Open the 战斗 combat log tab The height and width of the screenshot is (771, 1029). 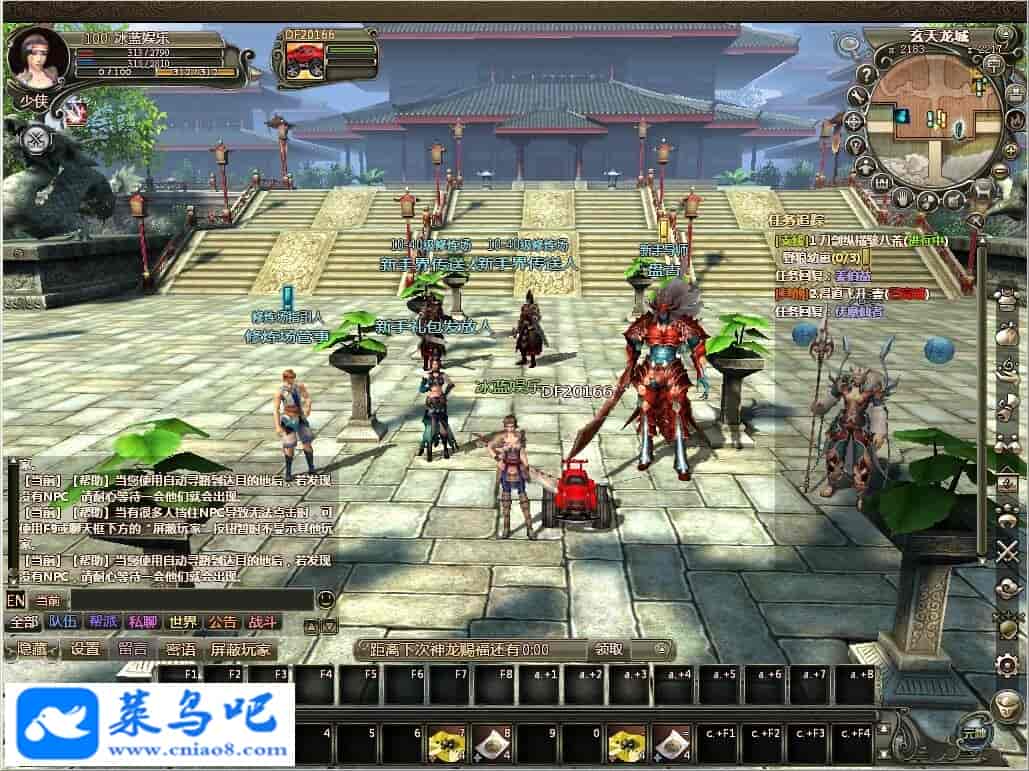pos(262,622)
